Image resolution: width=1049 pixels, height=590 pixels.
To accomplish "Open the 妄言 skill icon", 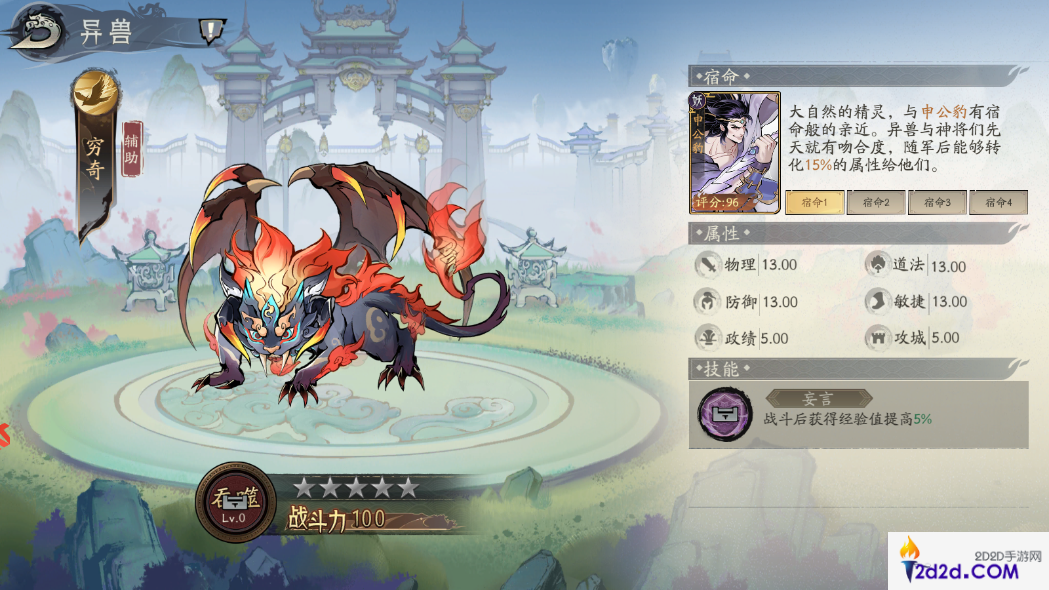I will [x=725, y=414].
